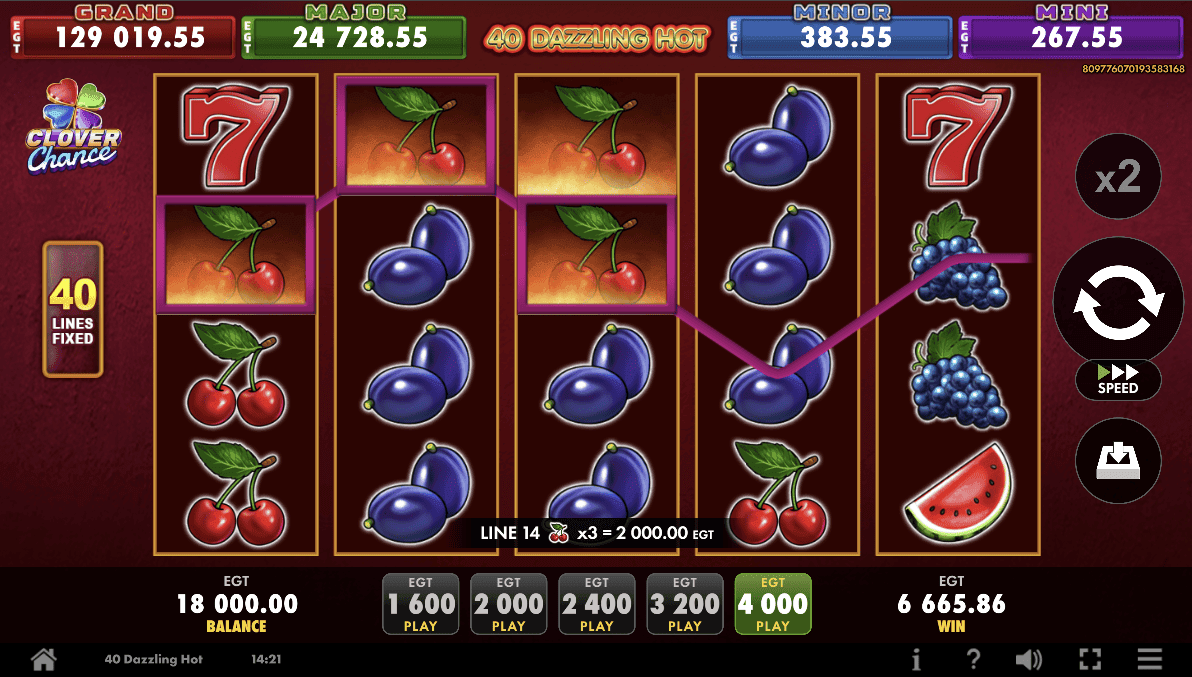1192x677 pixels.
Task: Open the info paytable icon
Action: tap(916, 659)
